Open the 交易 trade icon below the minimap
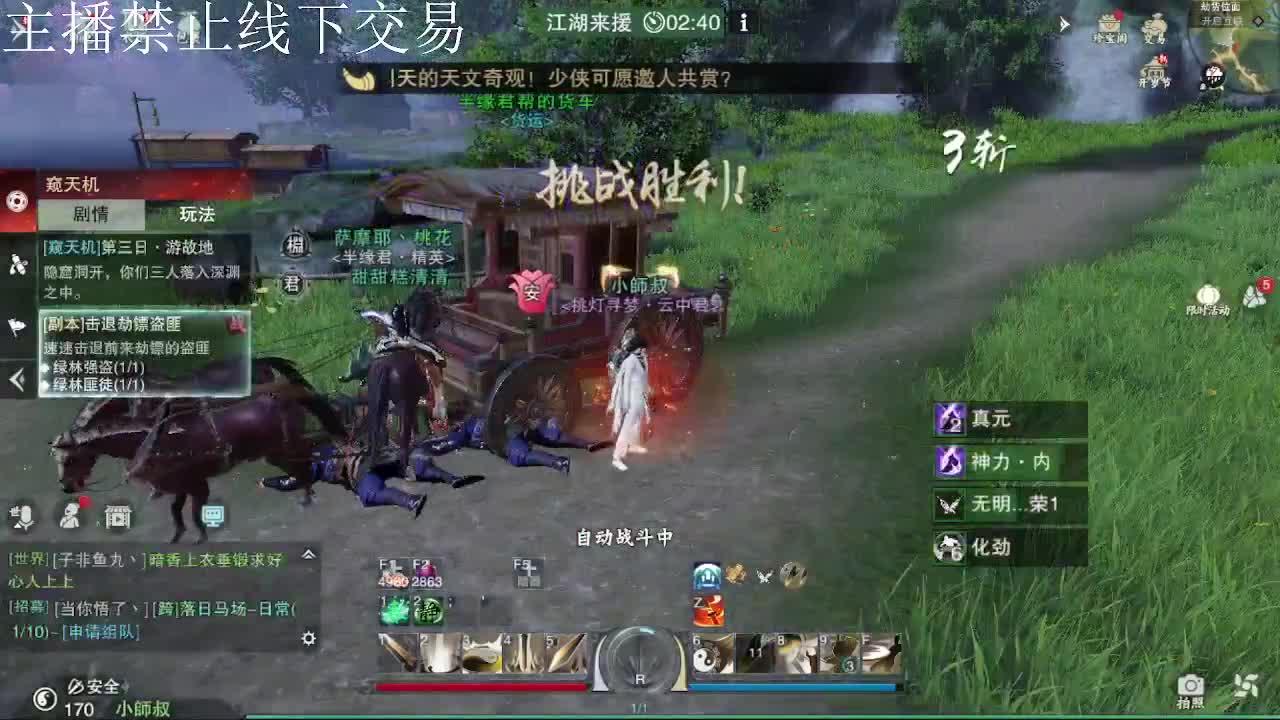Viewport: 1280px width, 720px height. (1155, 22)
